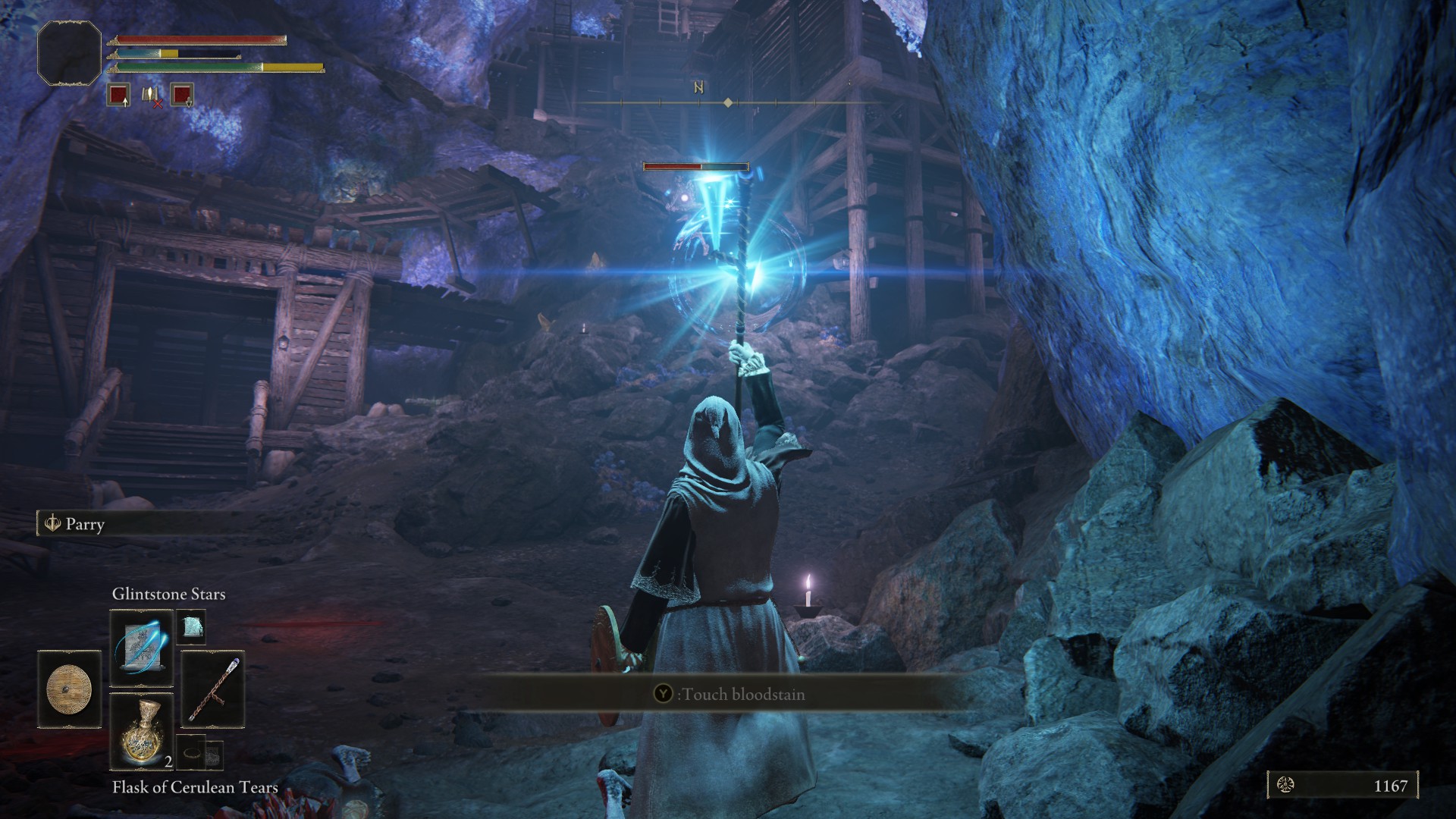Click the small ring item in the queue

tap(192, 753)
